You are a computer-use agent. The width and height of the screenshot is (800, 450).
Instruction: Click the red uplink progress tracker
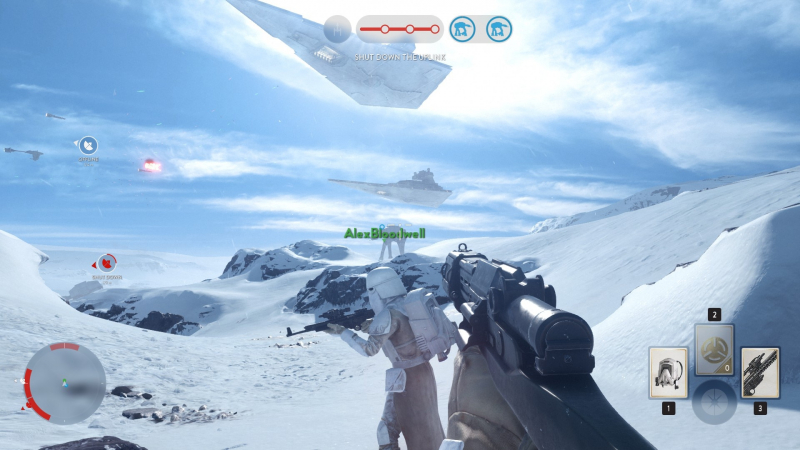click(x=399, y=29)
